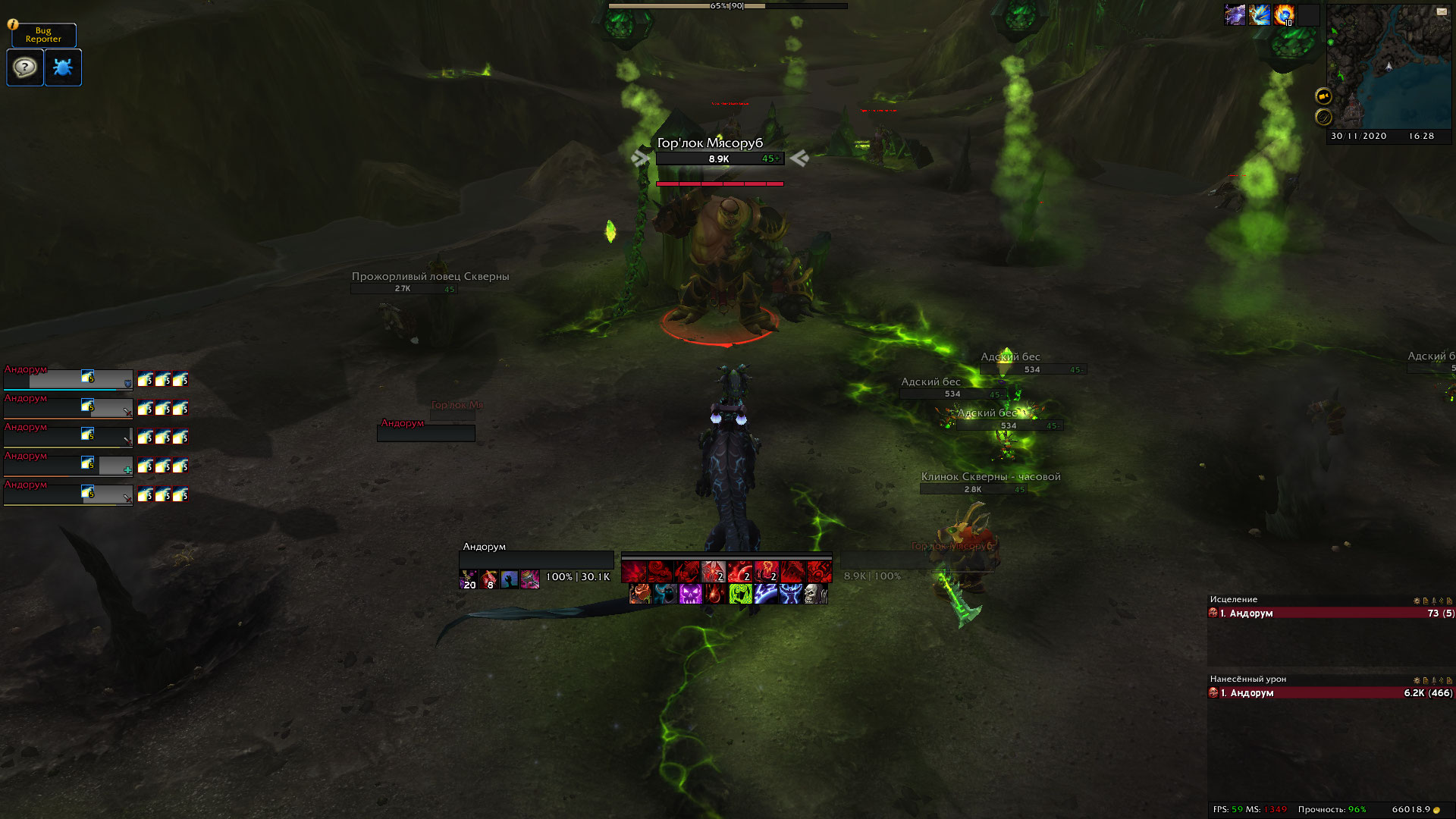The image size is (1456, 819).
Task: Click the yellow camera button beside minimap
Action: coord(1323,96)
